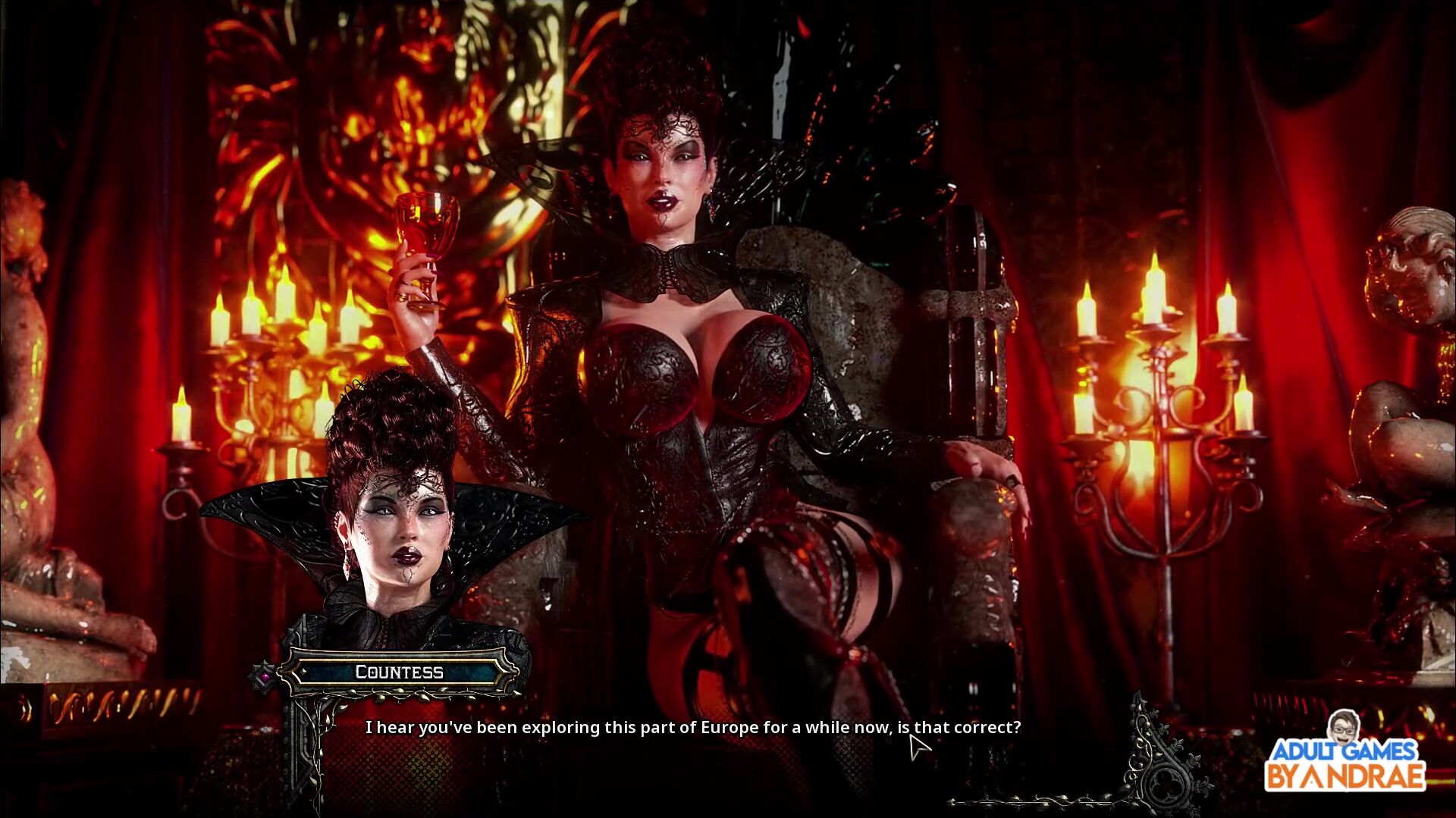Viewport: 1456px width, 818px height.
Task: Click the Adult Games by Andrae watermark
Action: [x=1345, y=754]
